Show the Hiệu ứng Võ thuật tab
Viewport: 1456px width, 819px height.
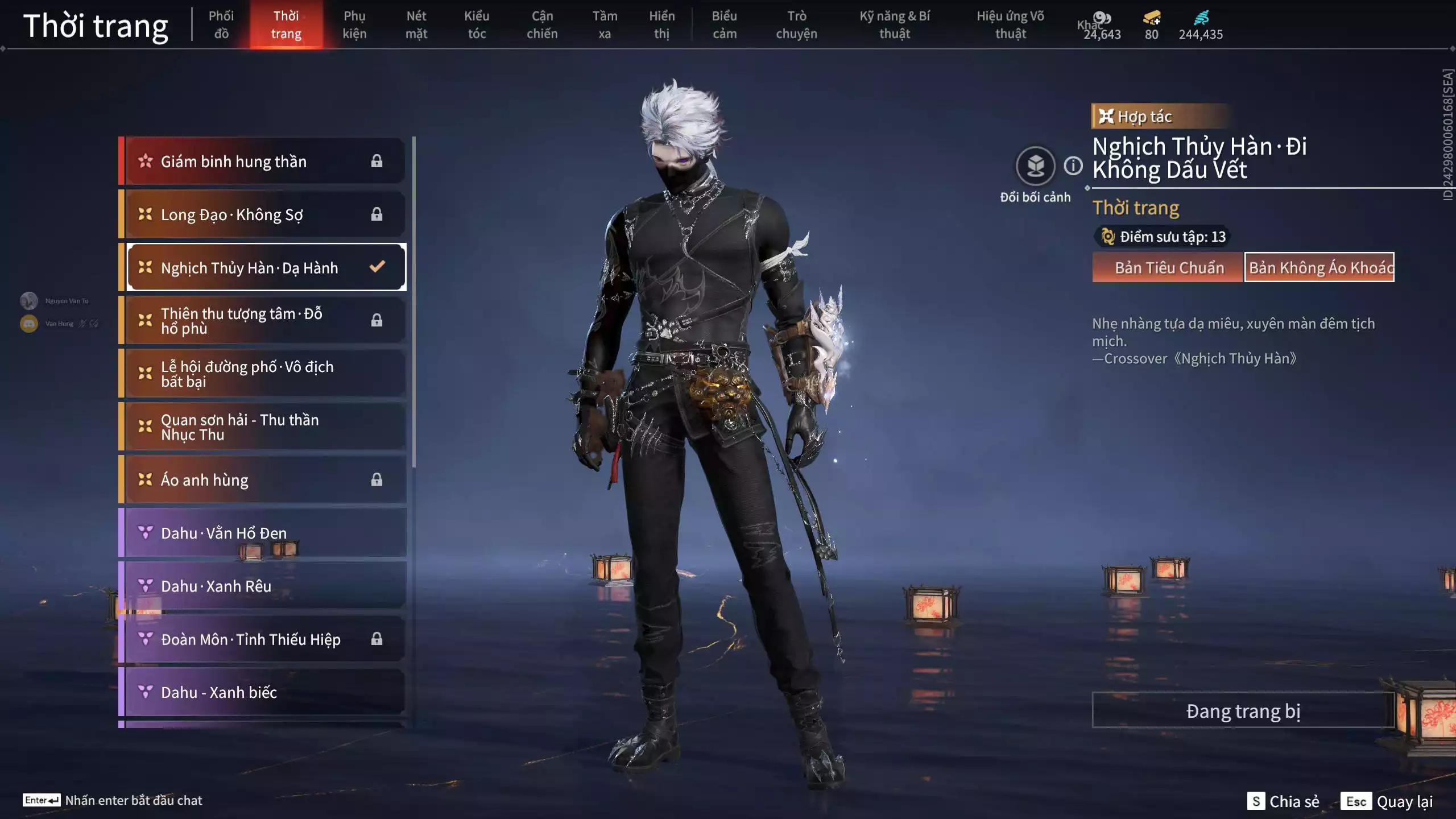point(1010,25)
